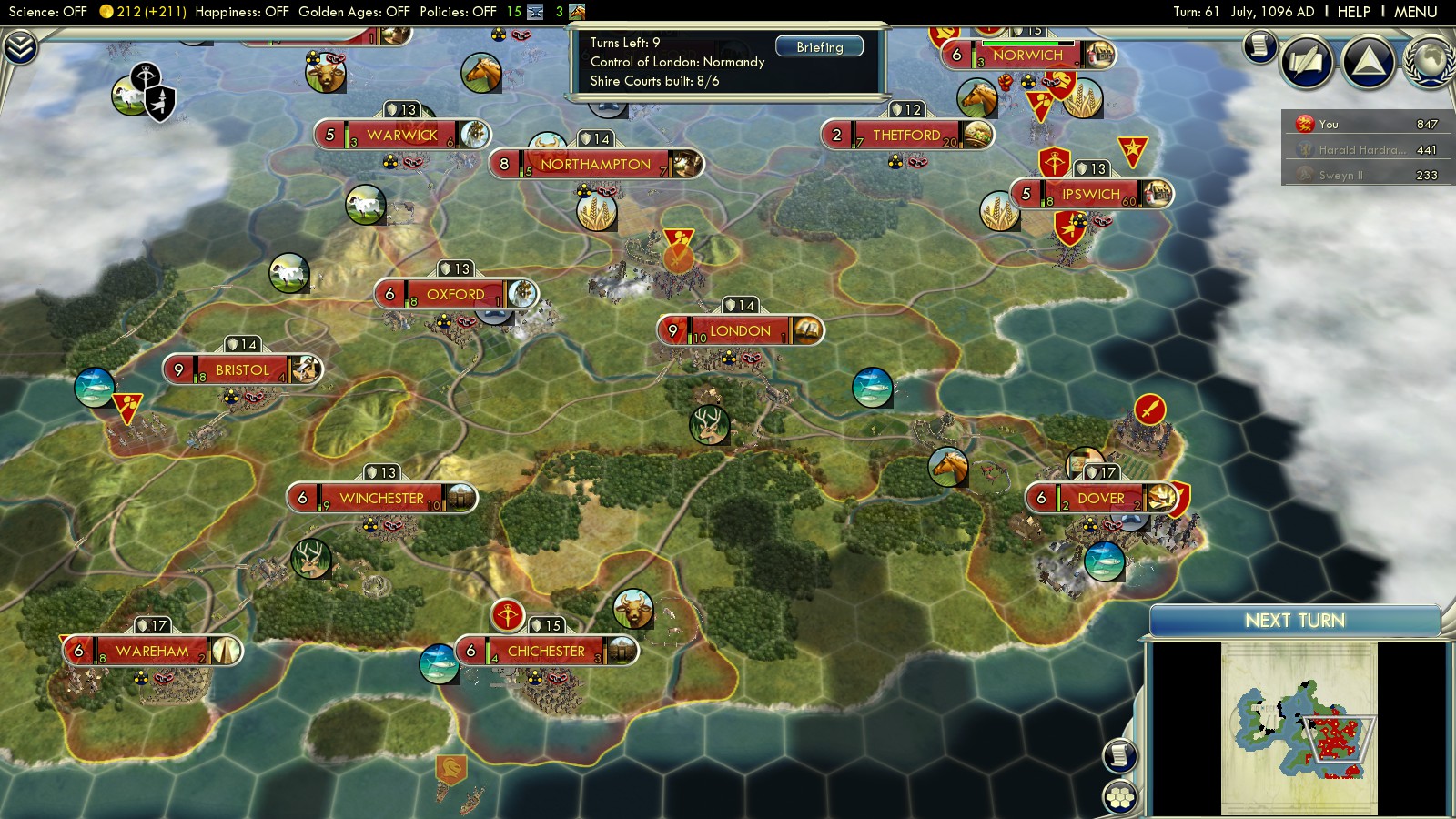Select Harald Hardrada in the score list
The height and width of the screenshot is (819, 1456).
[x=1361, y=149]
